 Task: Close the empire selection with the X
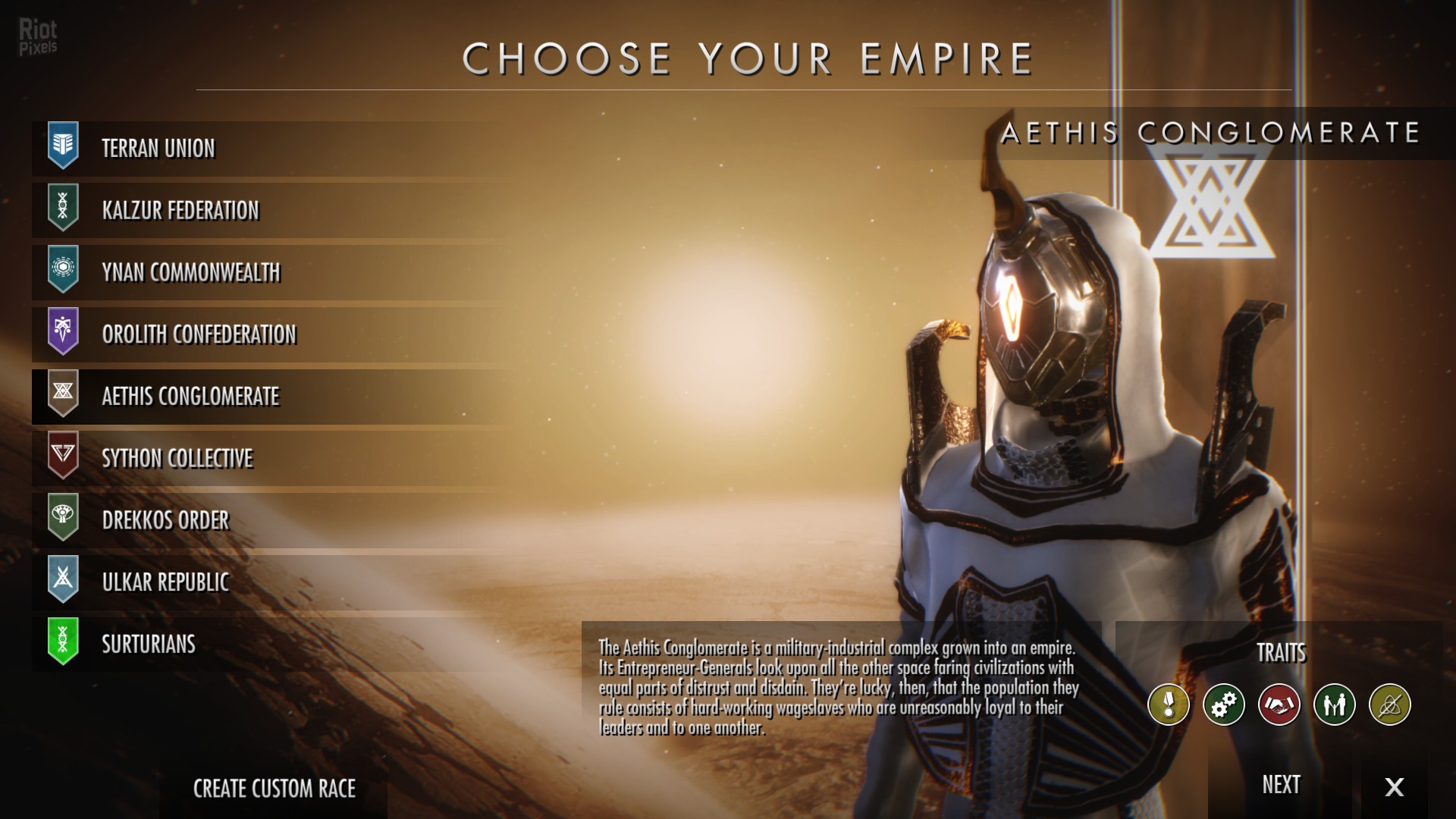(1394, 786)
